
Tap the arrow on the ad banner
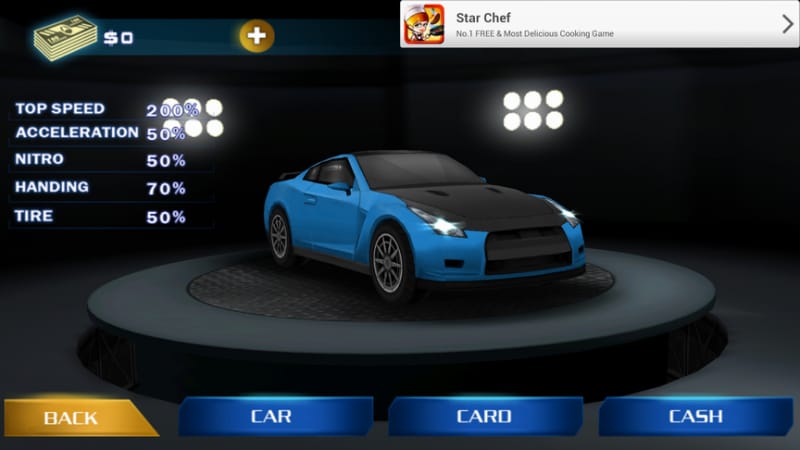pos(787,24)
